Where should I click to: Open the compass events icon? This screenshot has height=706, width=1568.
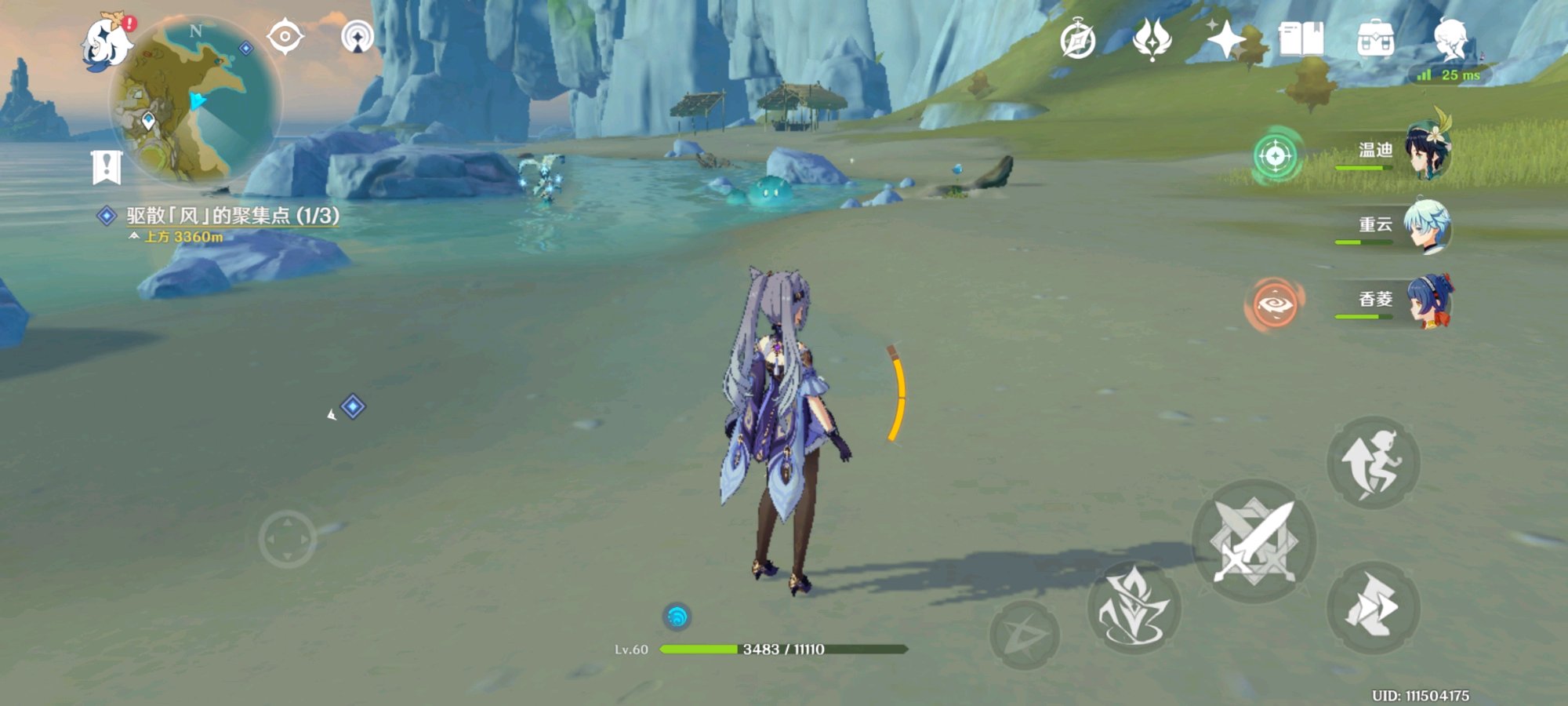pos(1077,40)
